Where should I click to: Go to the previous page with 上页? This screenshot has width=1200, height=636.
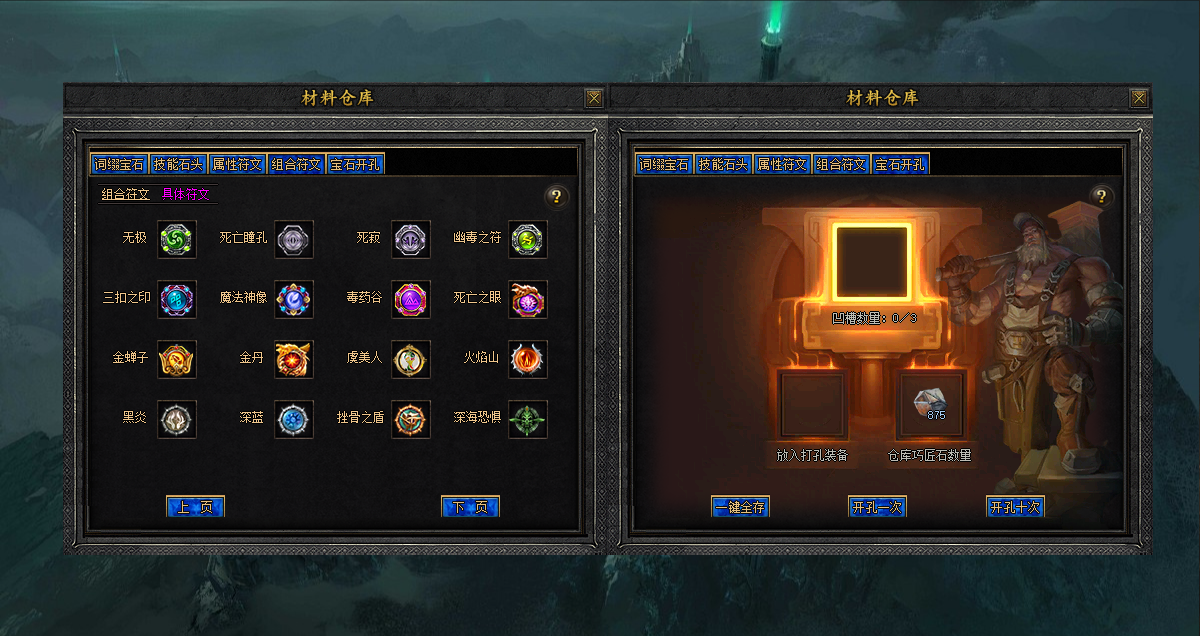click(195, 507)
